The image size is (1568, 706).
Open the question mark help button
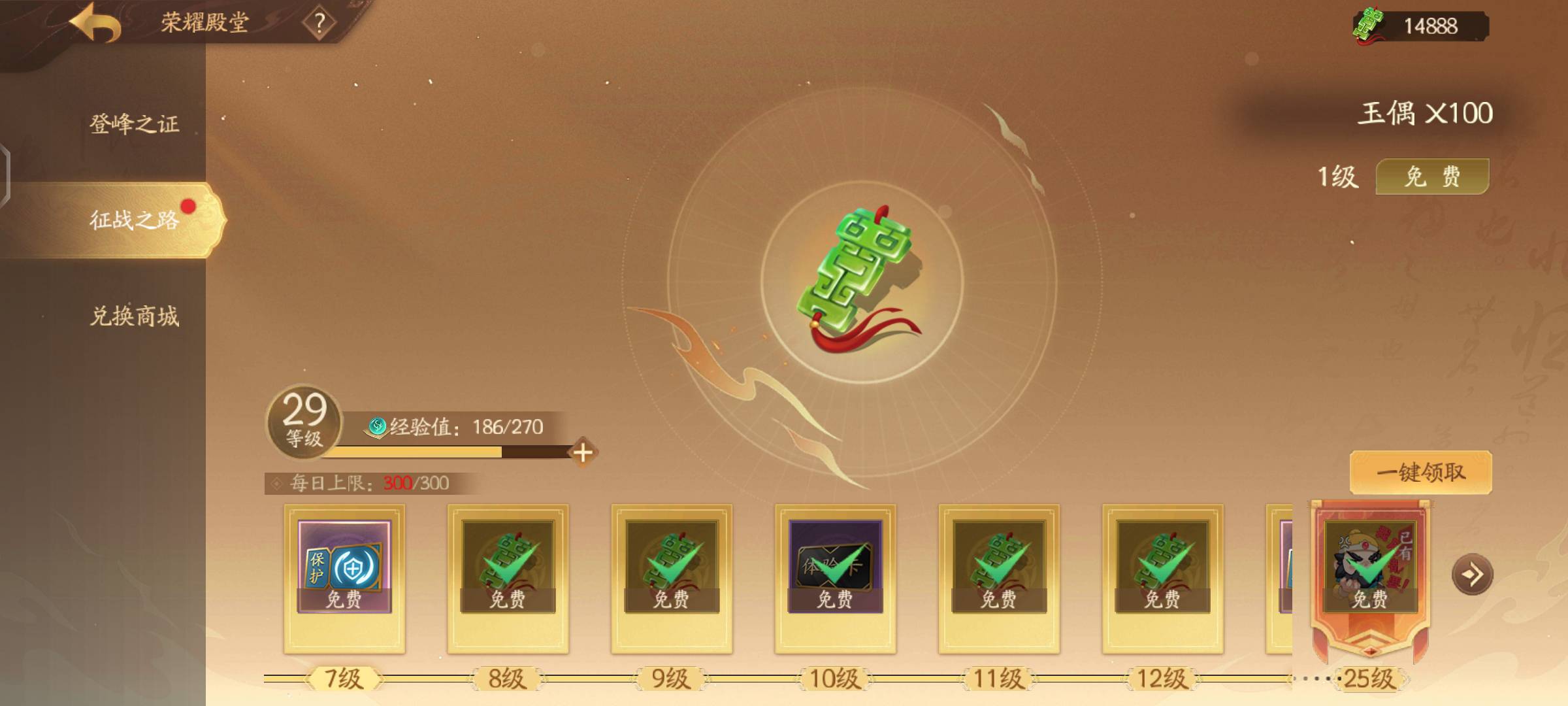click(x=319, y=24)
